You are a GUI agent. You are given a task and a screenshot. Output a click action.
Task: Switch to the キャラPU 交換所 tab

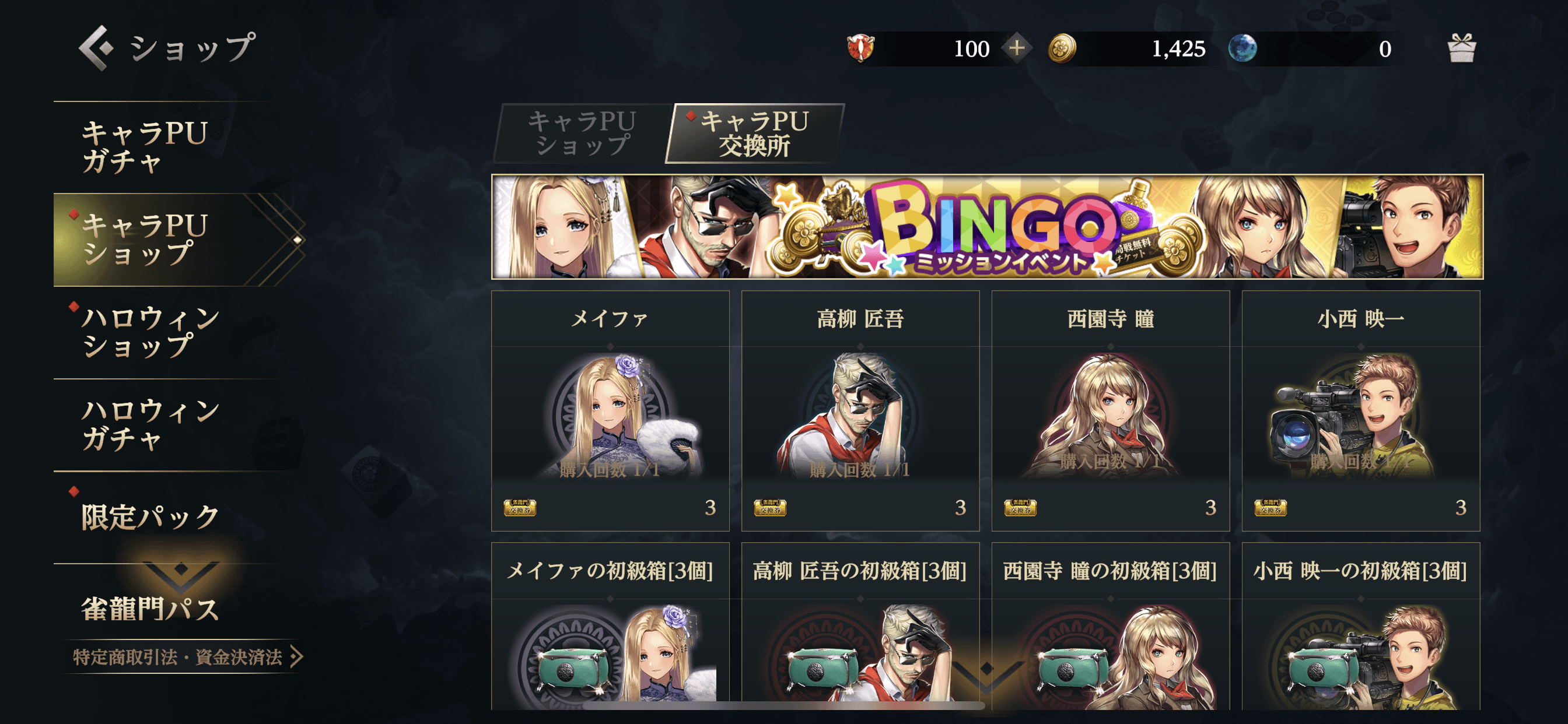[755, 133]
